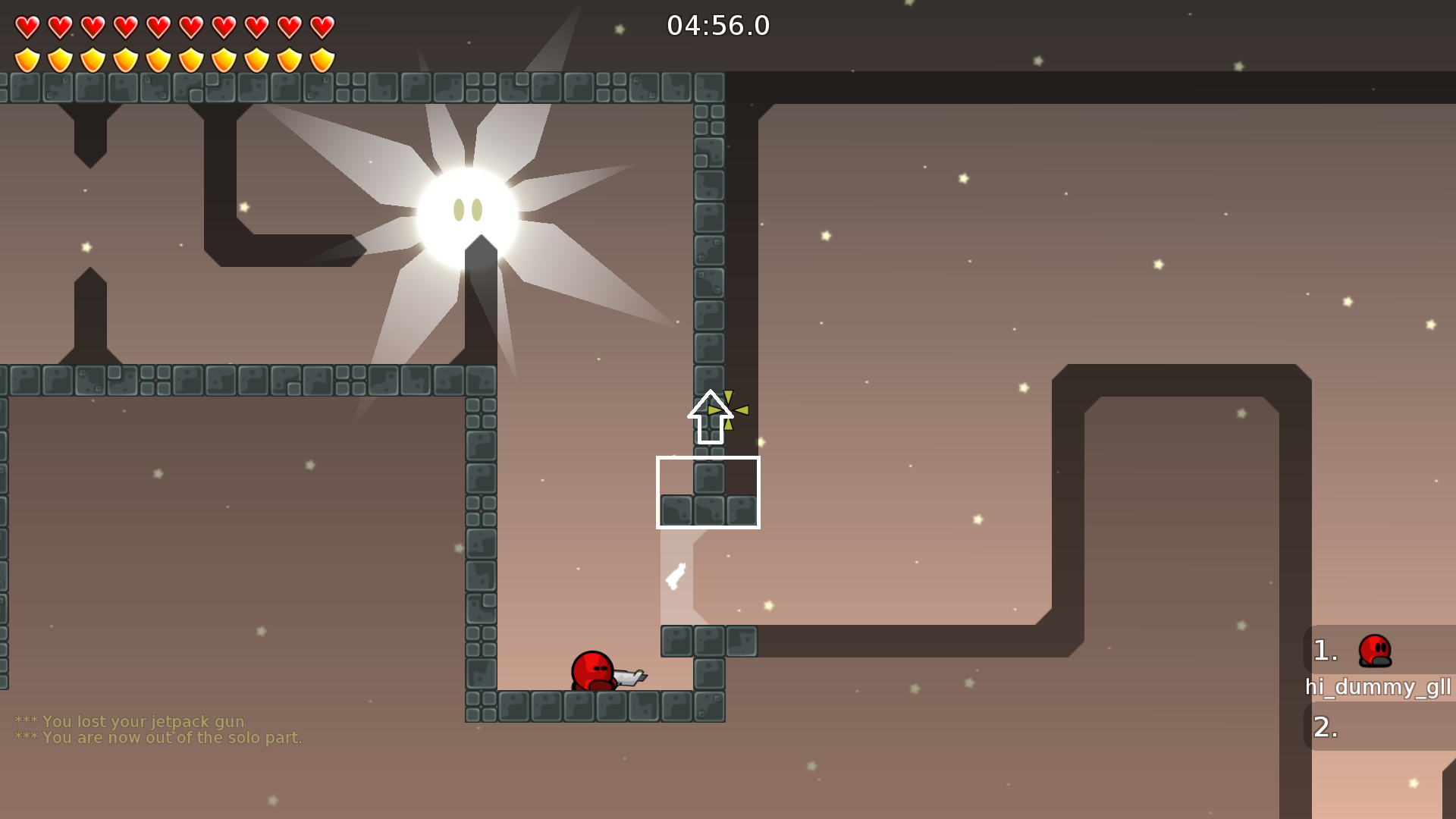Select the white rectangle highlight on the blocks
This screenshot has height=819, width=1456.
[709, 493]
